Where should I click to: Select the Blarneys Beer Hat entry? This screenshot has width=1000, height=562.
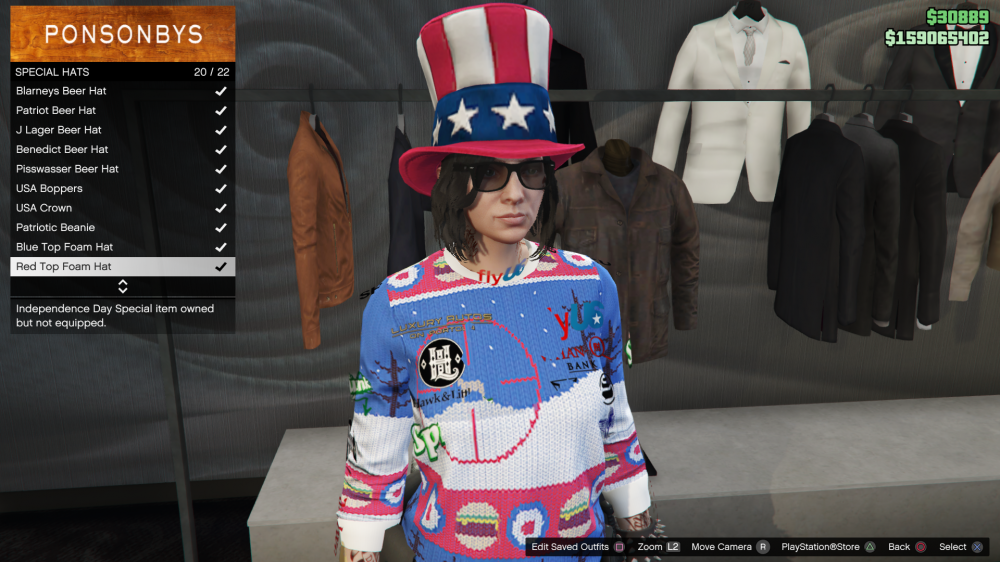61,91
